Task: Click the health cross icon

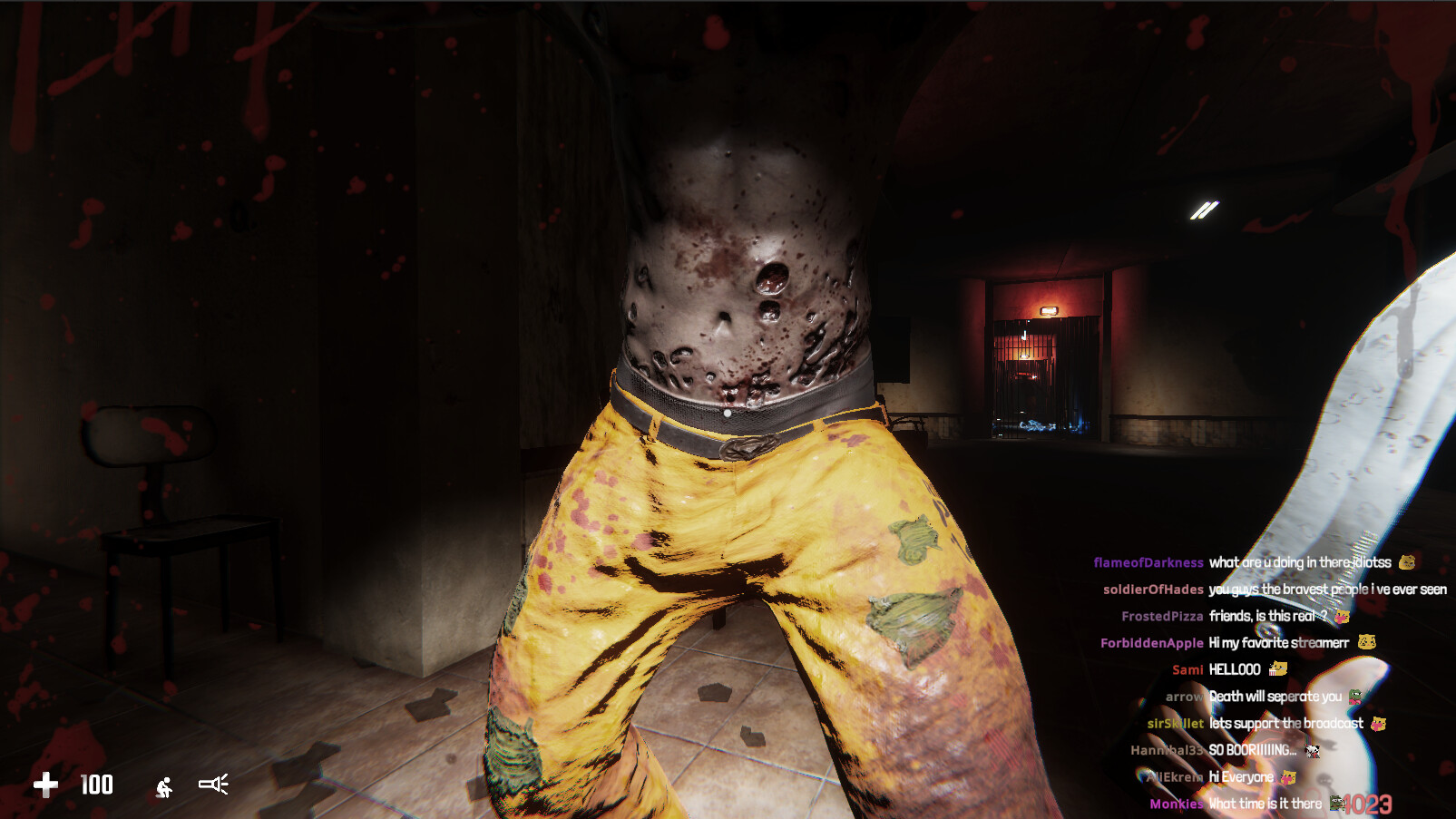Action: (45, 785)
